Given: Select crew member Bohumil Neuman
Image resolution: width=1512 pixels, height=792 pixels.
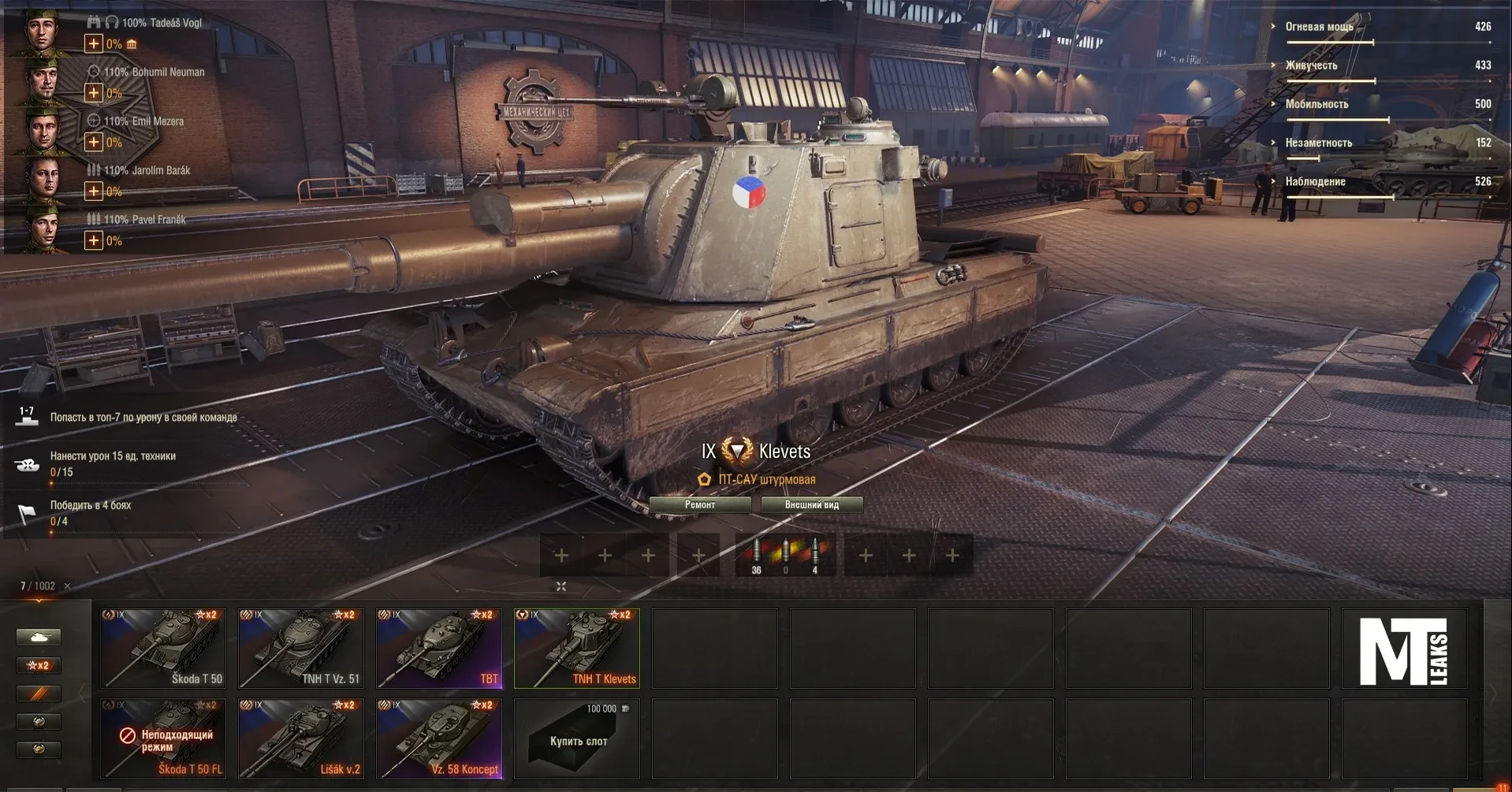Looking at the screenshot, I should [x=42, y=81].
